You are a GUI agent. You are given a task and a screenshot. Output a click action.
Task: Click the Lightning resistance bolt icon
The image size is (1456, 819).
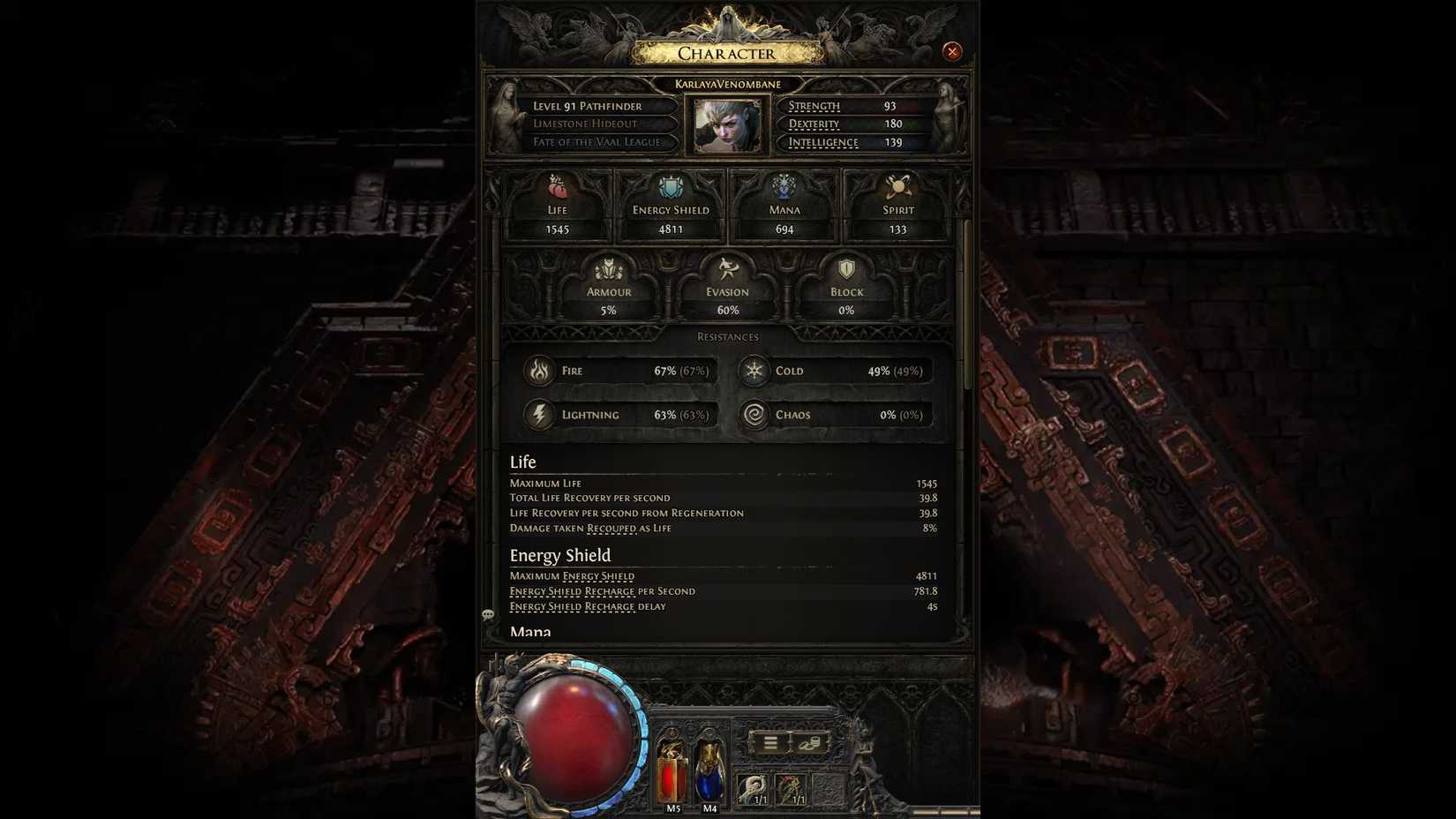coord(540,414)
